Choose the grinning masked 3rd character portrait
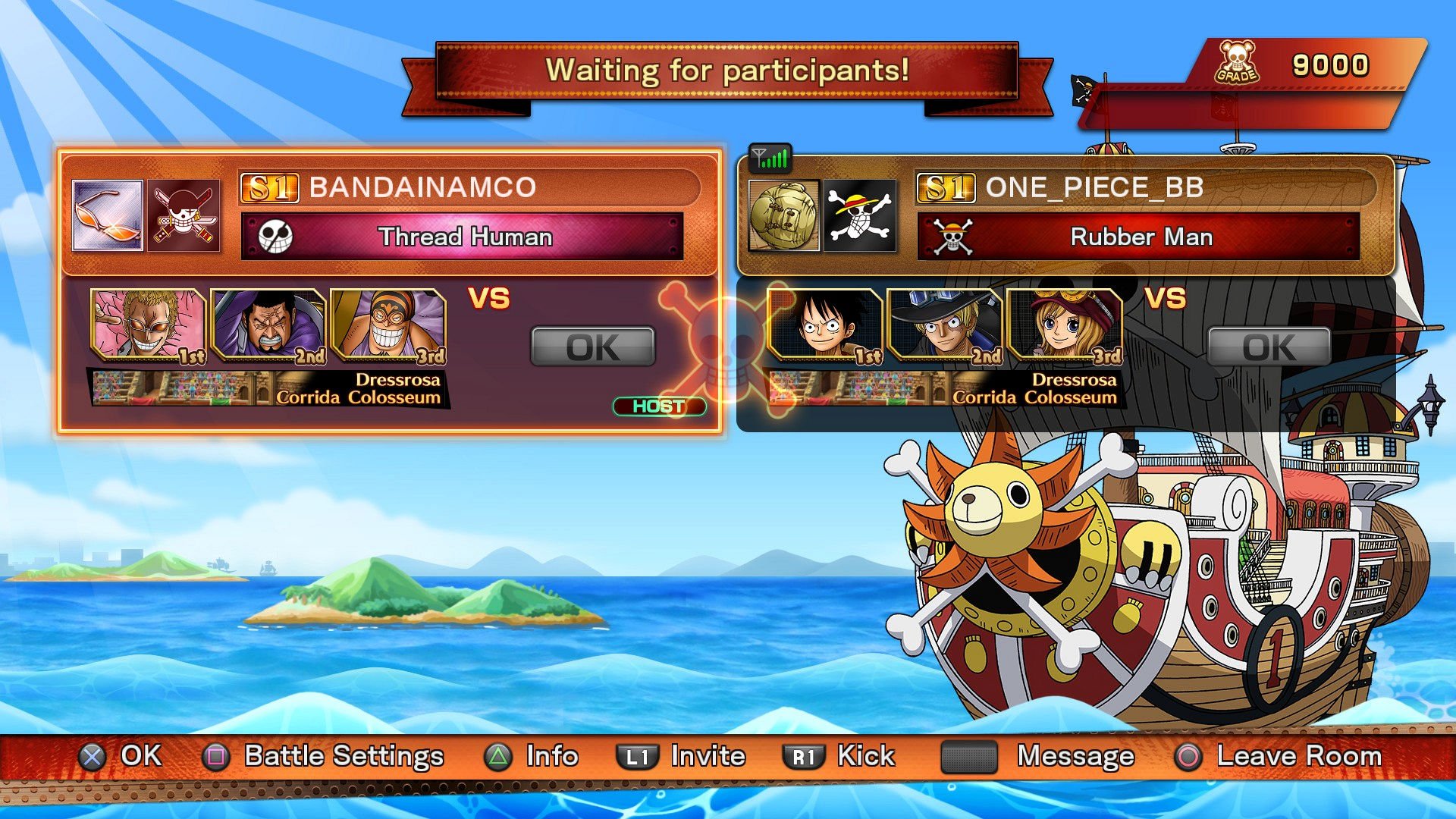Screen dimensions: 1456x819 tap(388, 325)
